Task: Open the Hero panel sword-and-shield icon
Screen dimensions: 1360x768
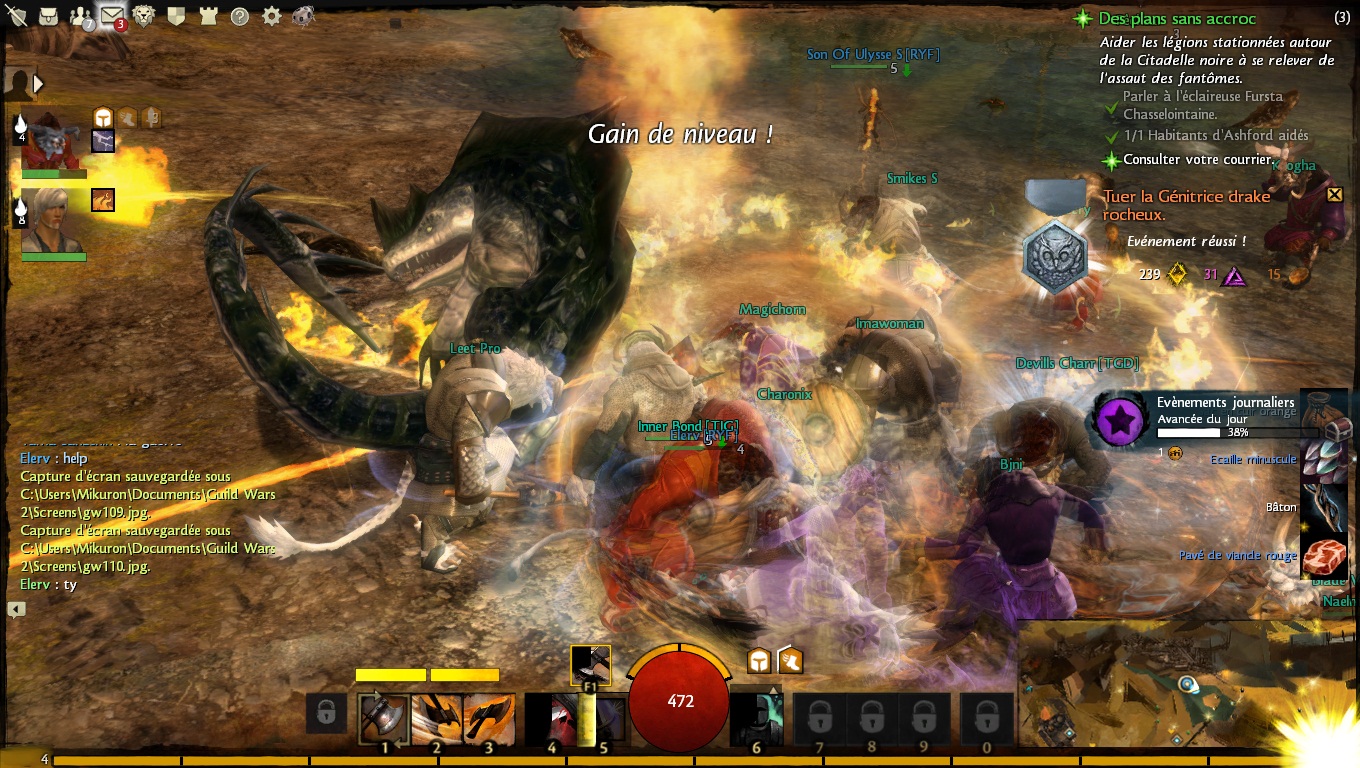Action: click(15, 14)
